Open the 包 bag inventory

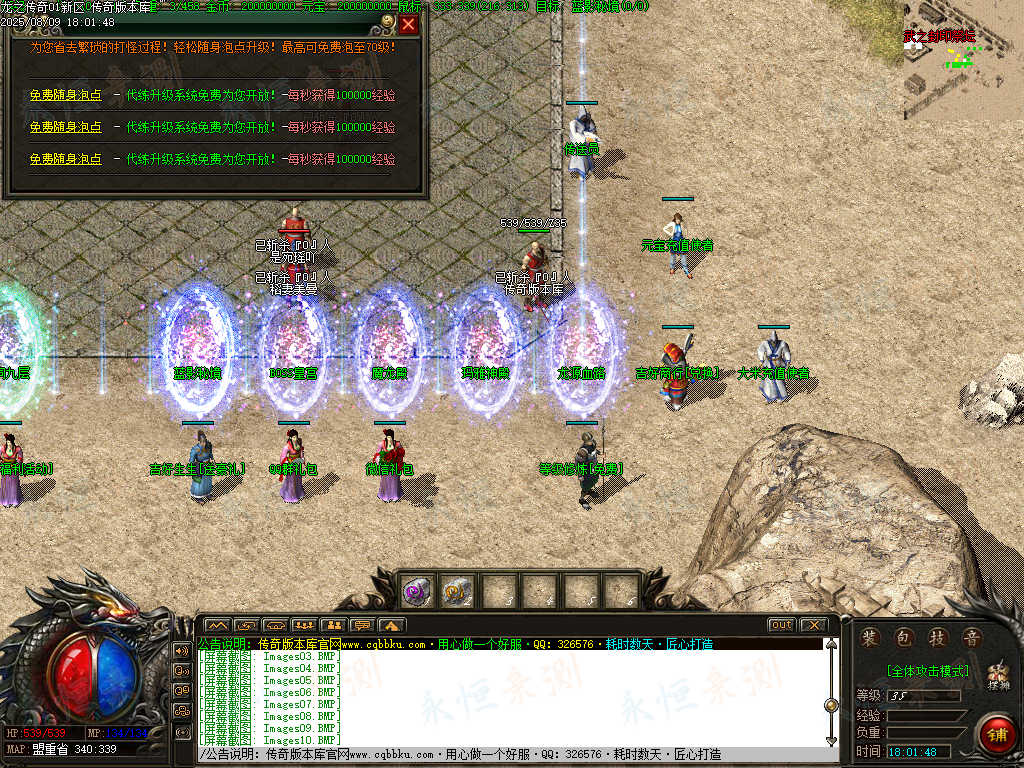coord(904,638)
